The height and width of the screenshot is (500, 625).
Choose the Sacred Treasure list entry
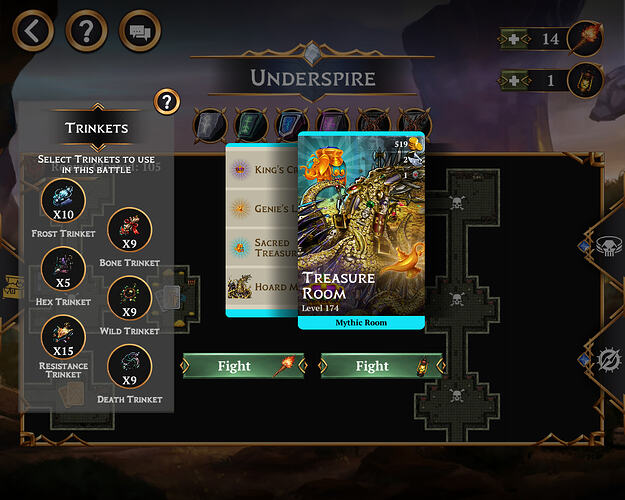[x=262, y=247]
